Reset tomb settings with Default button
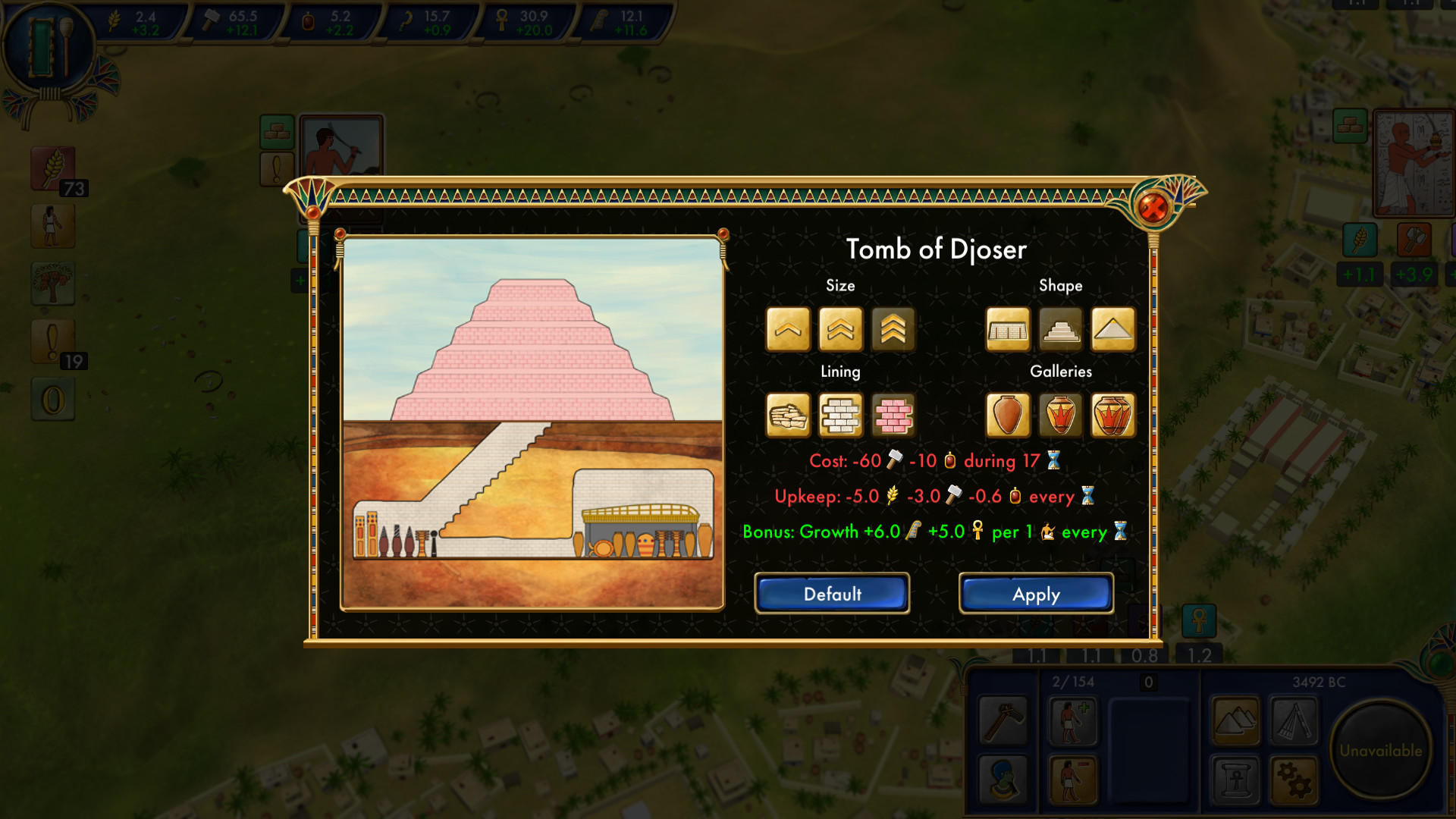Screen dimensions: 1456x819 [x=831, y=595]
